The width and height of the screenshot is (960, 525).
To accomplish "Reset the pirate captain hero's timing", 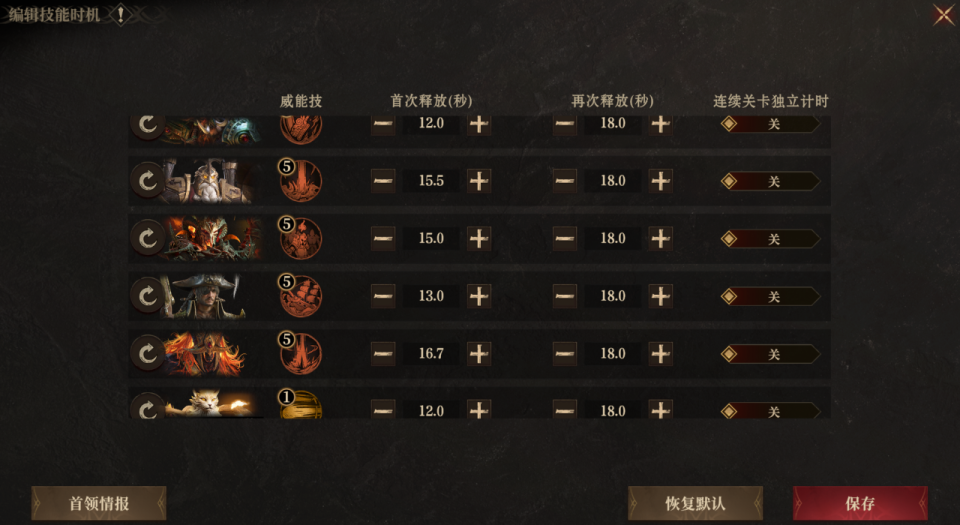I will pyautogui.click(x=148, y=296).
